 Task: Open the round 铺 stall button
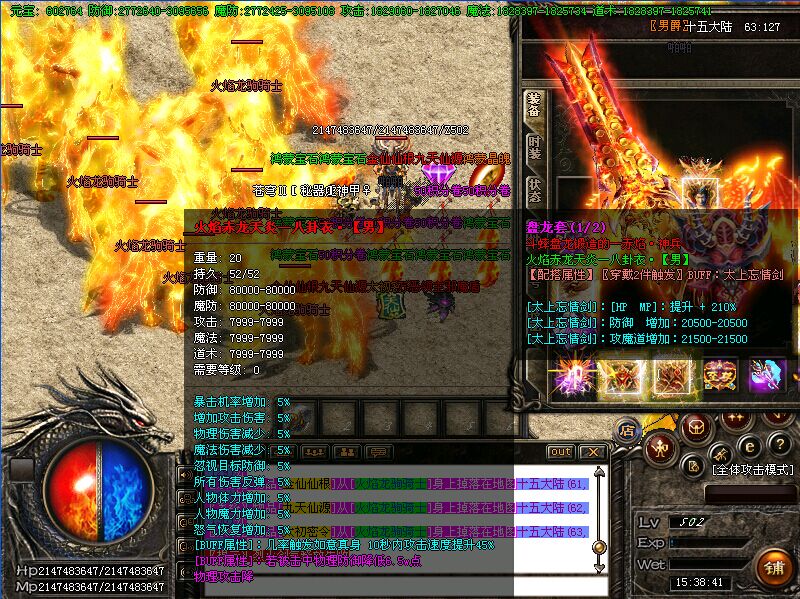(773, 569)
